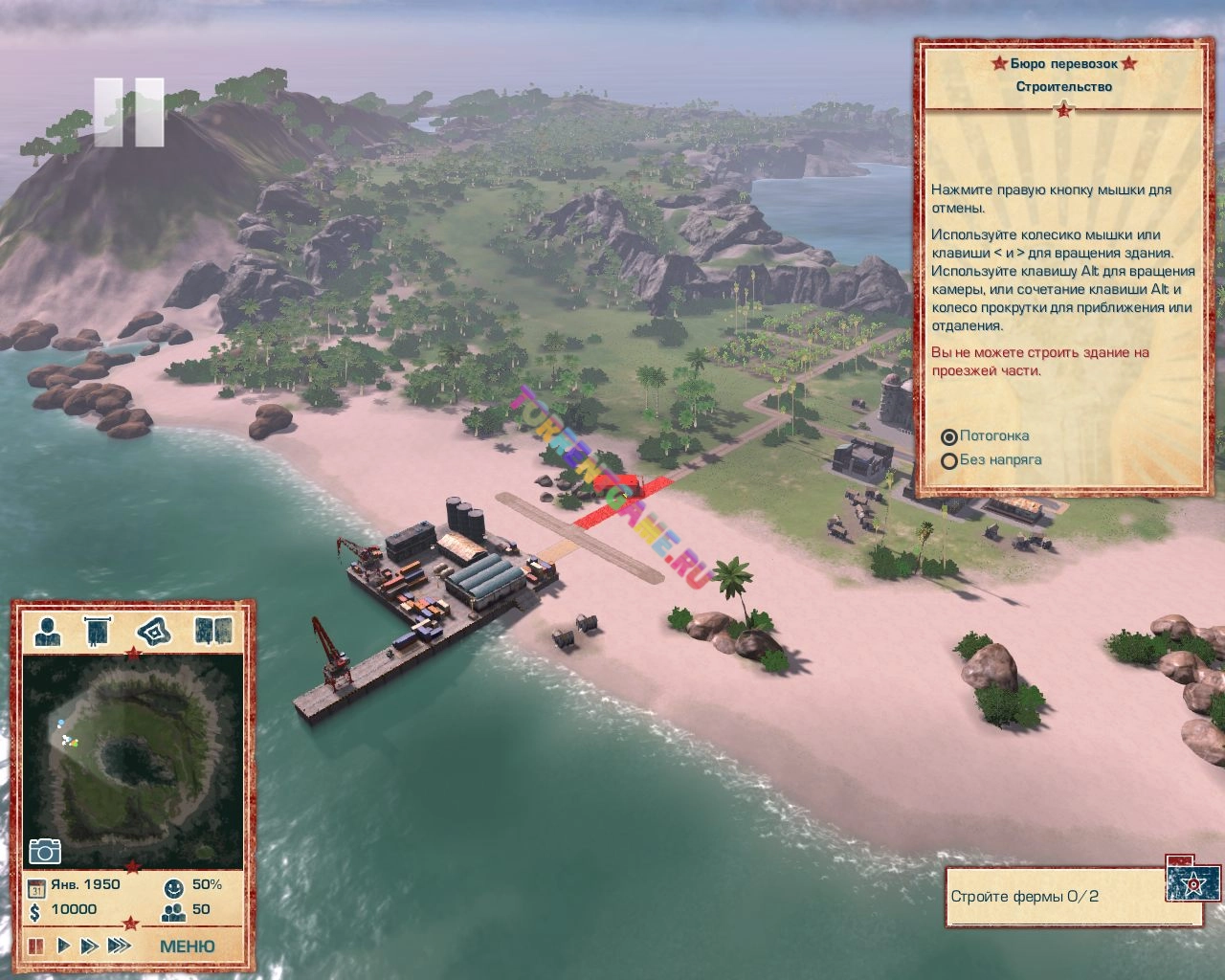Open the open-book almanac icon
Screen dimensions: 1225x980
coord(213,631)
